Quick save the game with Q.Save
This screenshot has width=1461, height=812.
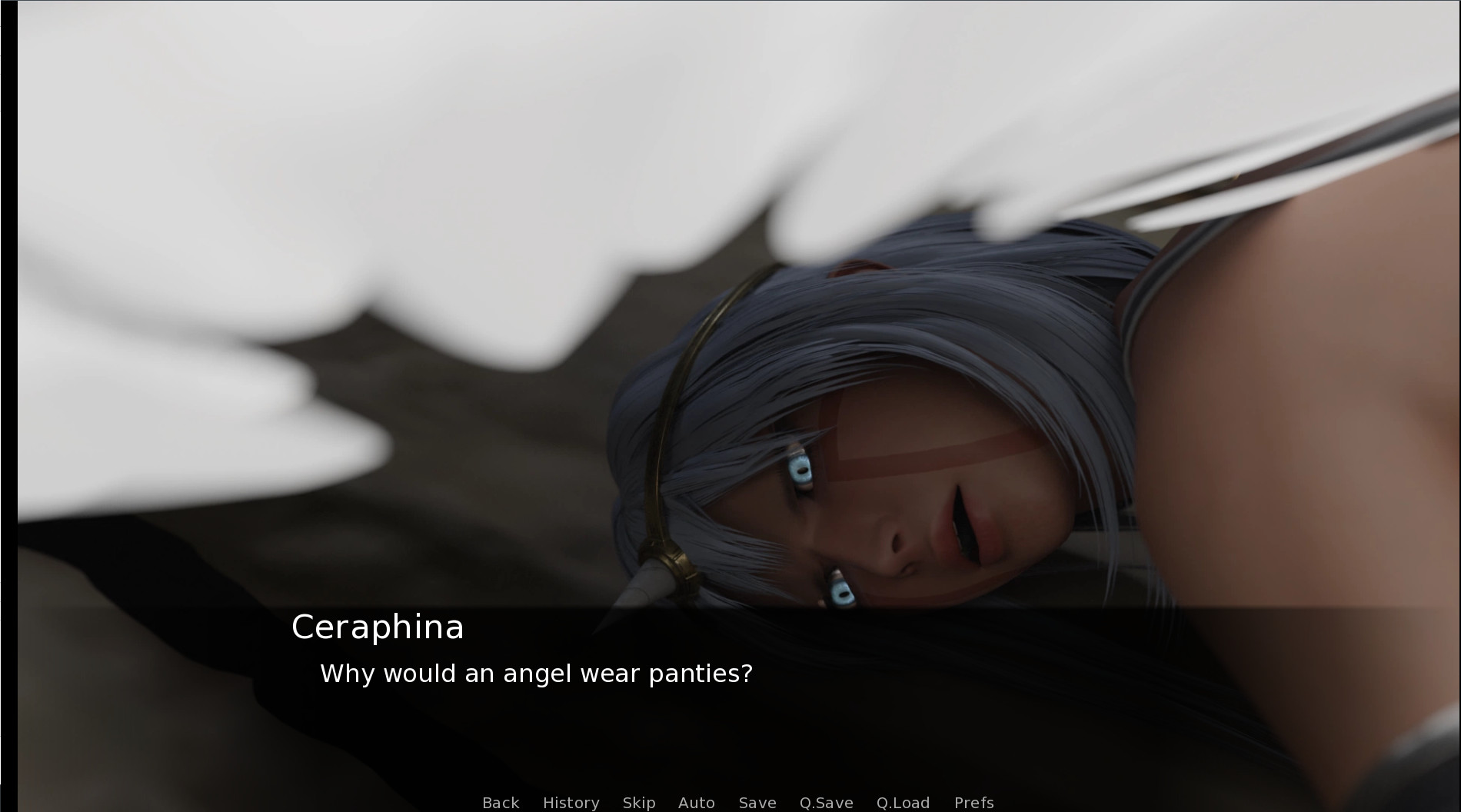(826, 802)
